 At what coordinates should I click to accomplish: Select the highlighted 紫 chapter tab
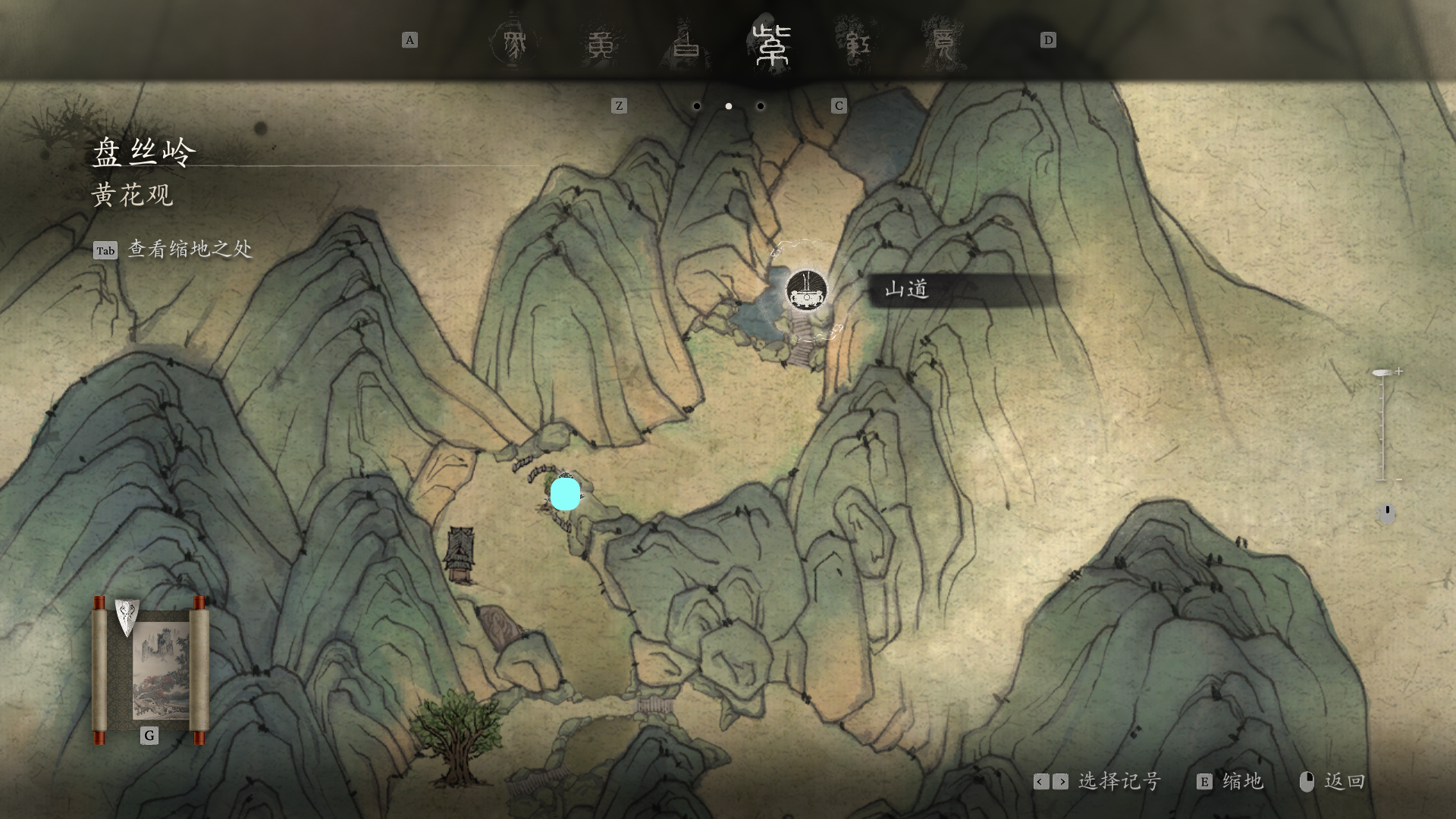click(x=772, y=44)
